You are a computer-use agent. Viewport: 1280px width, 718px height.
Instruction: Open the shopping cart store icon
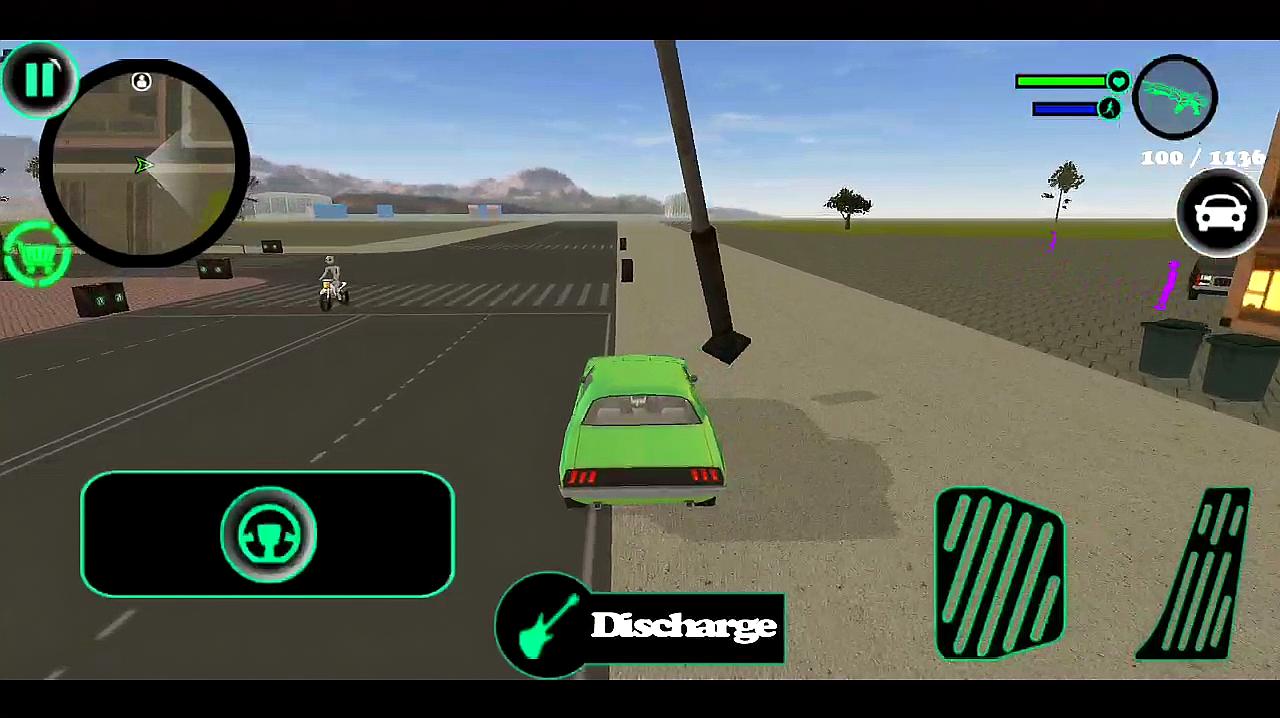[x=36, y=258]
